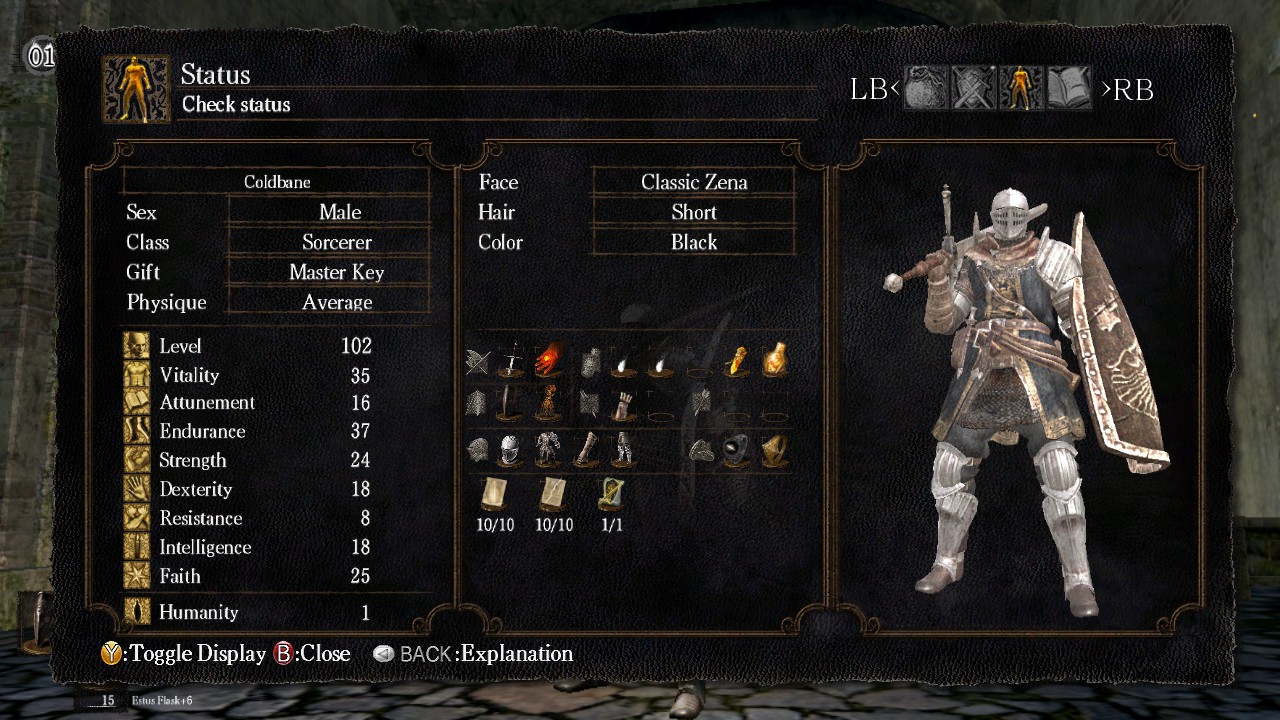The height and width of the screenshot is (720, 1280).
Task: Select the equipped sword slot
Action: (511, 360)
